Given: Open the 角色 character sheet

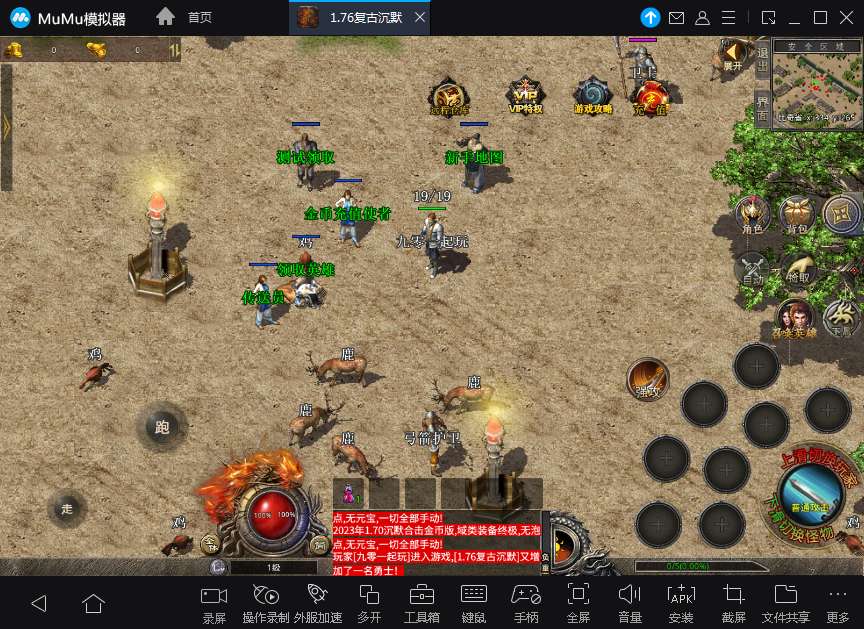Looking at the screenshot, I should pyautogui.click(x=752, y=215).
